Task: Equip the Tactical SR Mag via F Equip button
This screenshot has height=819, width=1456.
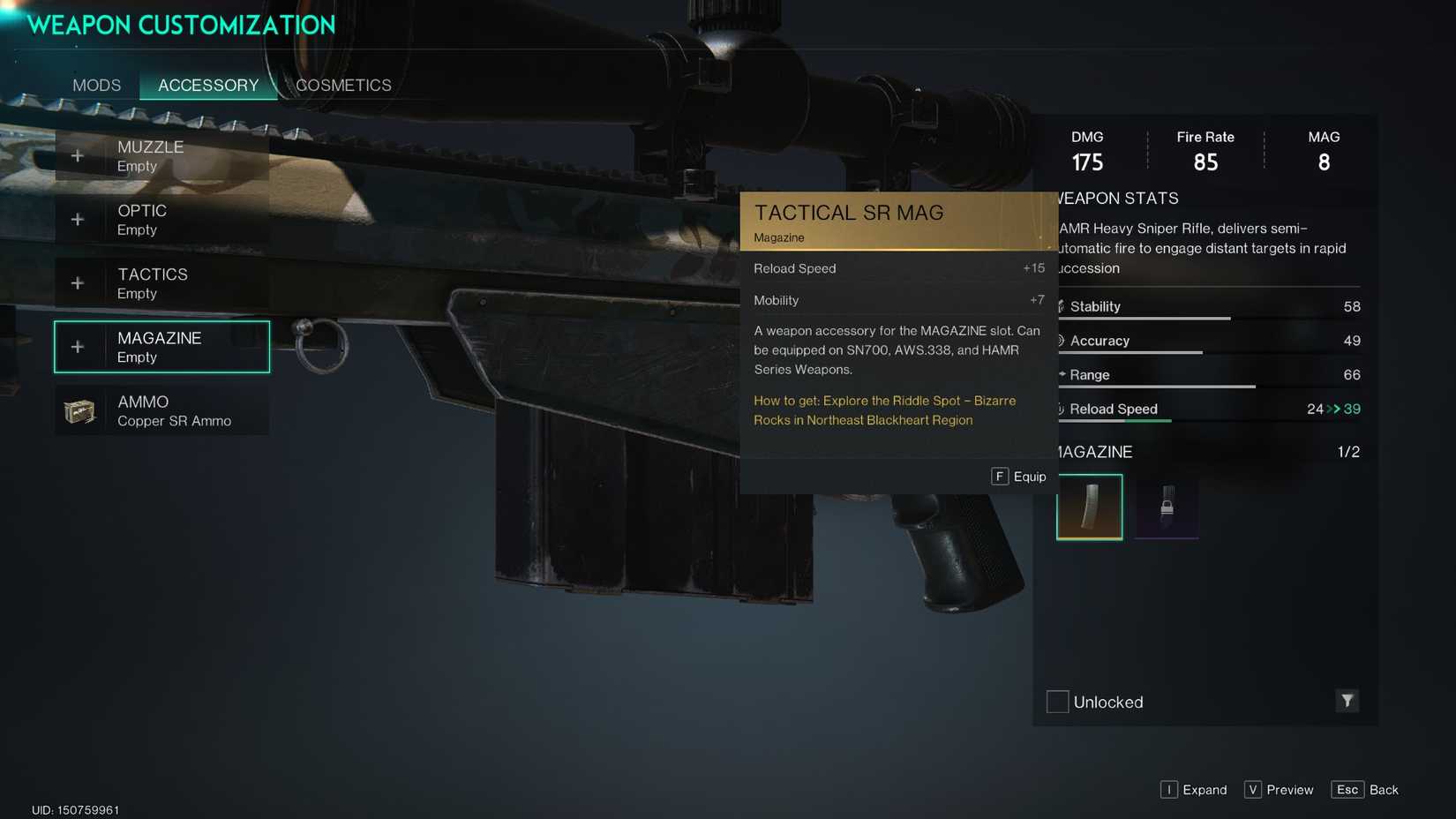Action: (1019, 476)
